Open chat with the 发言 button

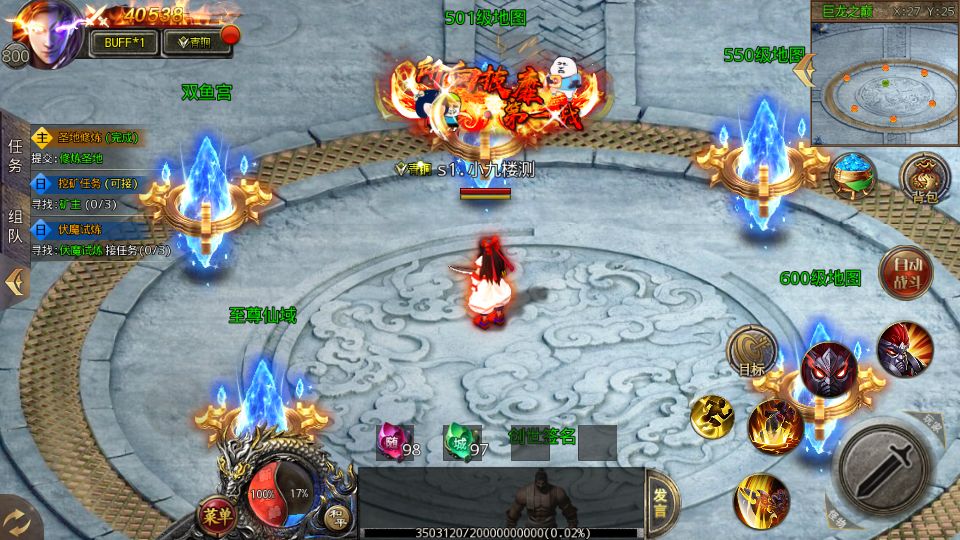tap(661, 501)
